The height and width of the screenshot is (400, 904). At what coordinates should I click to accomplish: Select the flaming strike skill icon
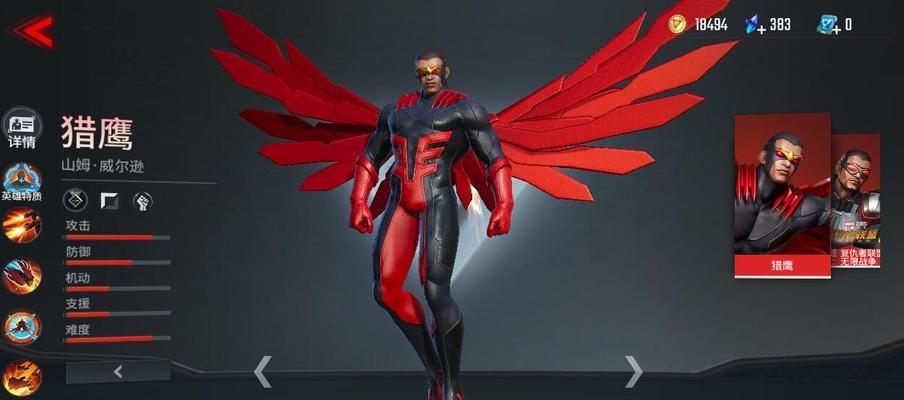coord(21,225)
